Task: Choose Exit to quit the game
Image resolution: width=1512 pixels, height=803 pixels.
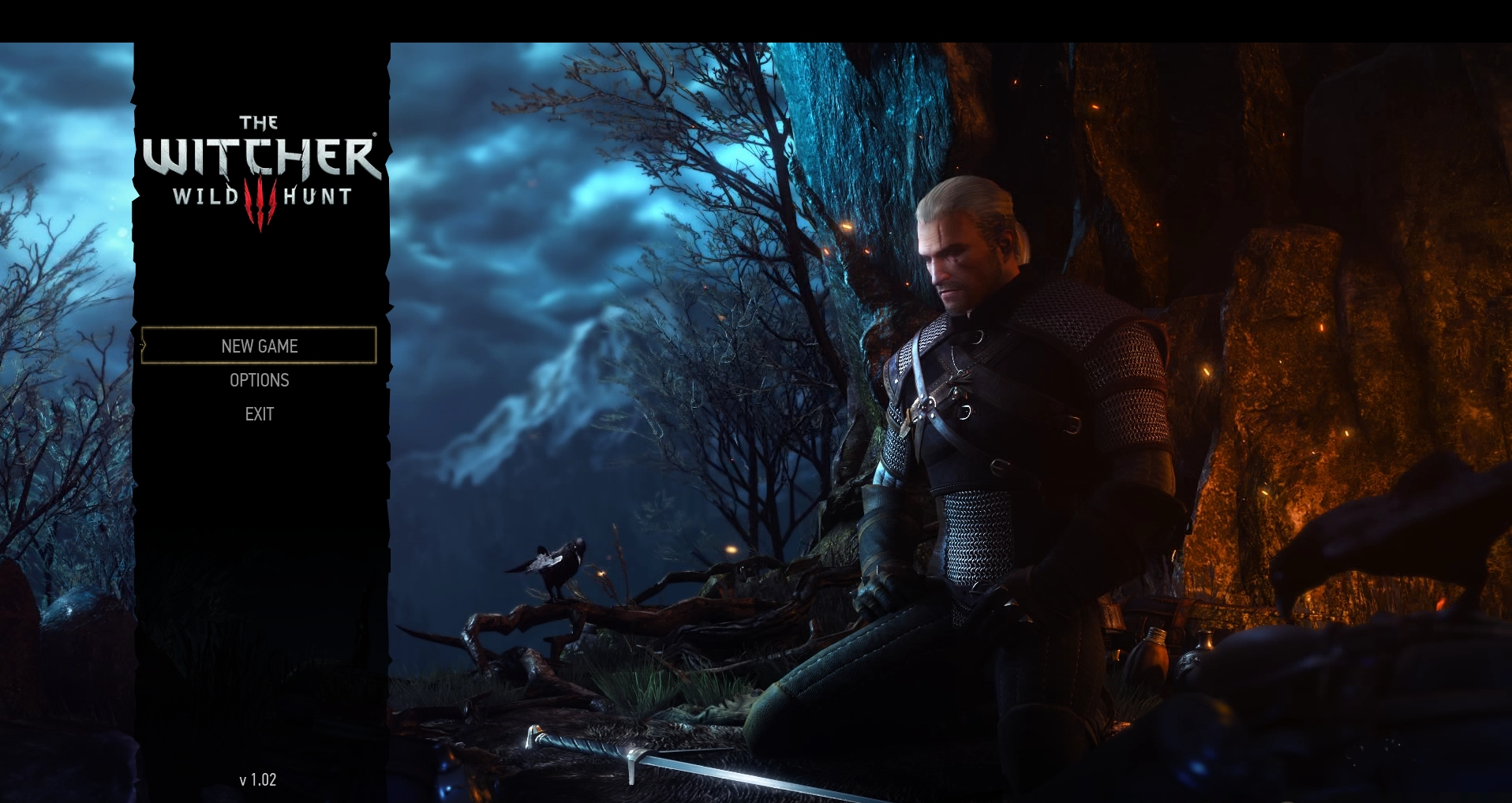Action: pos(259,414)
